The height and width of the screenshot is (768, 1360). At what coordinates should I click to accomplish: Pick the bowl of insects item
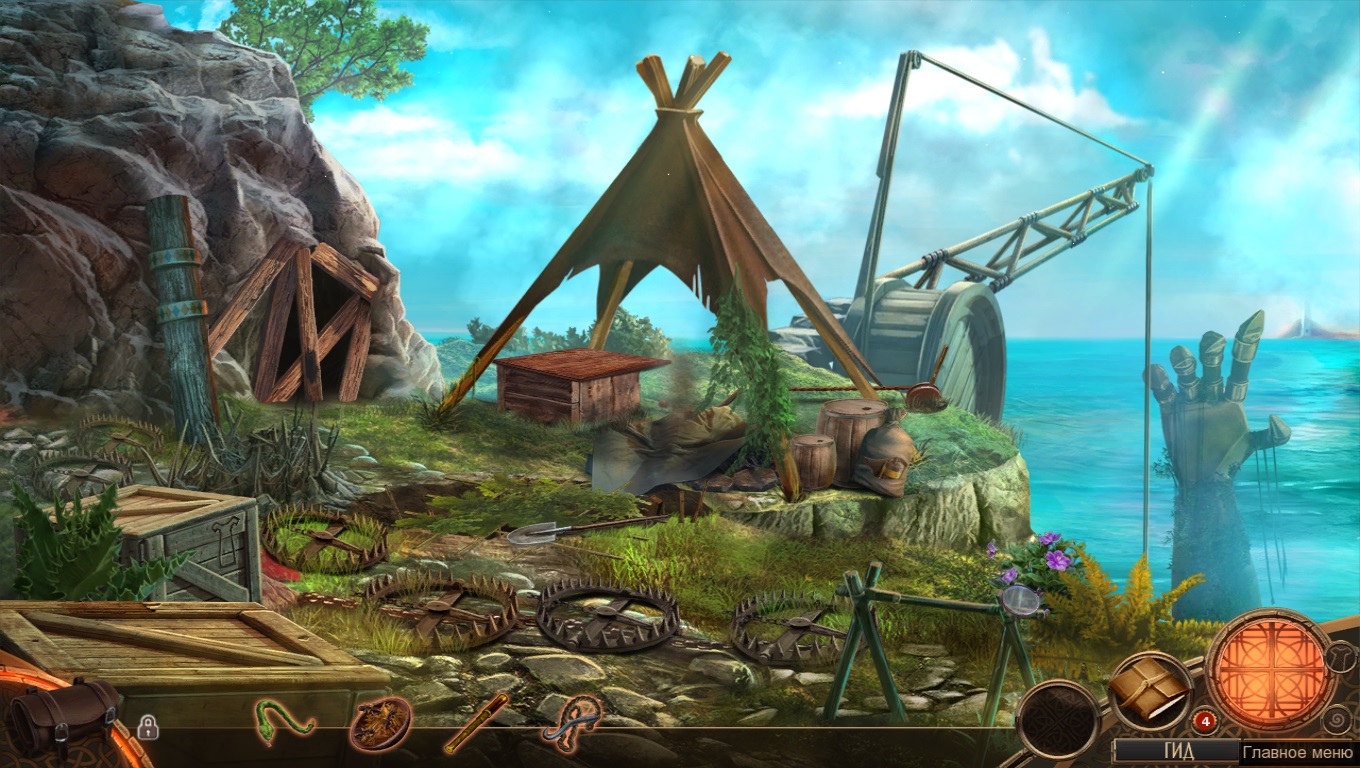(x=380, y=723)
